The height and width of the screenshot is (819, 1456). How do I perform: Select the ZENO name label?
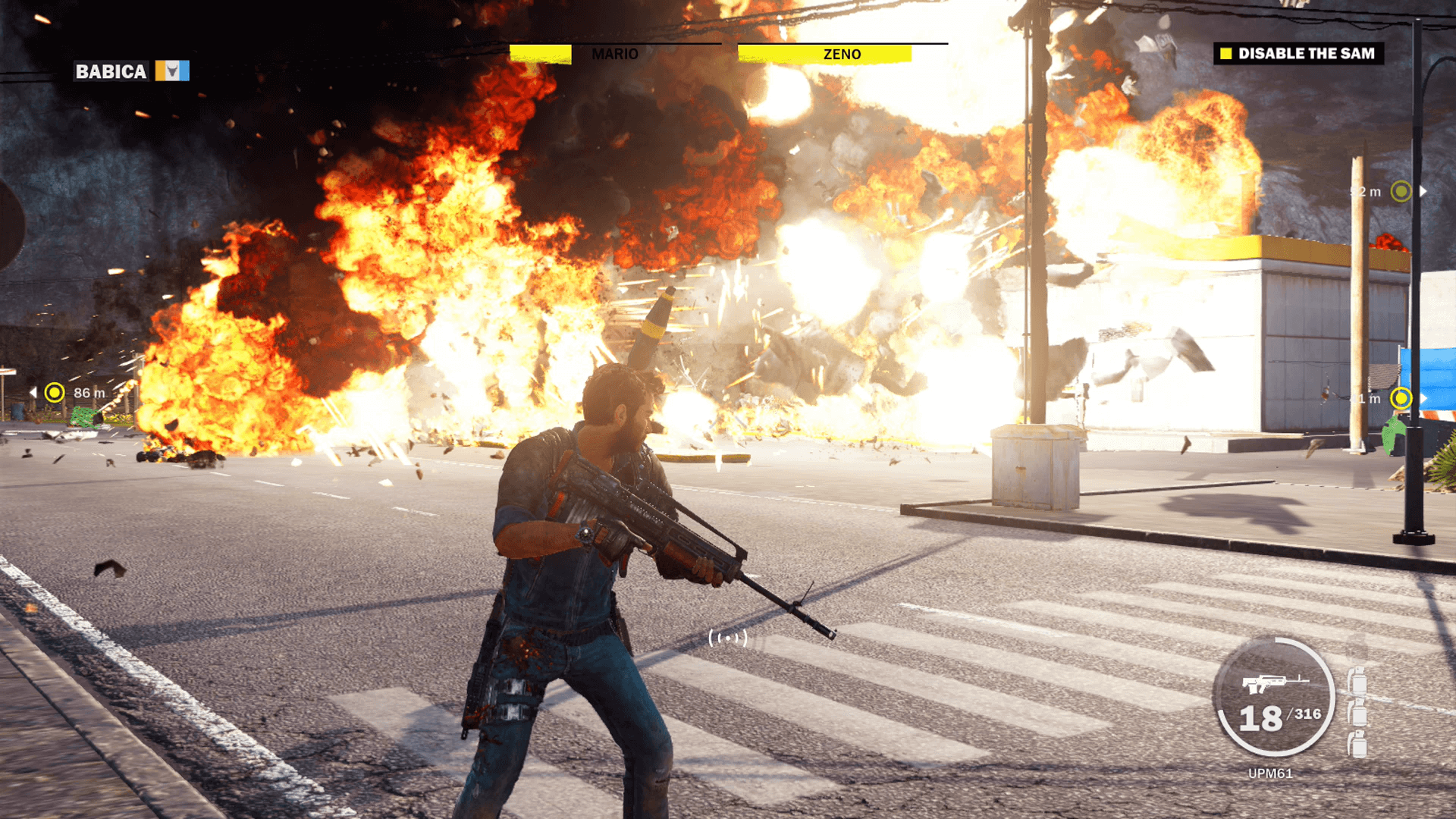(840, 54)
